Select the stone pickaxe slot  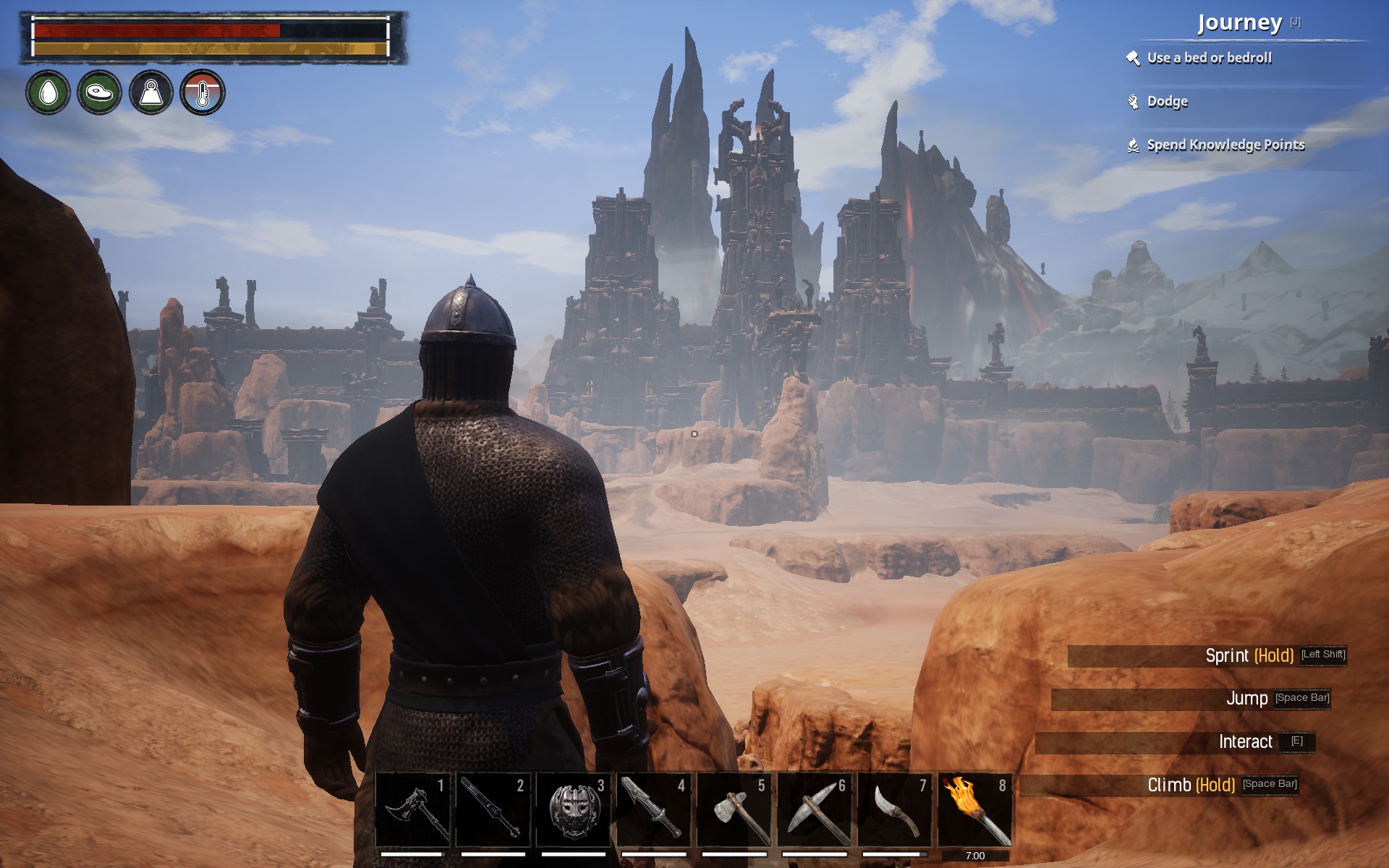coord(815,809)
